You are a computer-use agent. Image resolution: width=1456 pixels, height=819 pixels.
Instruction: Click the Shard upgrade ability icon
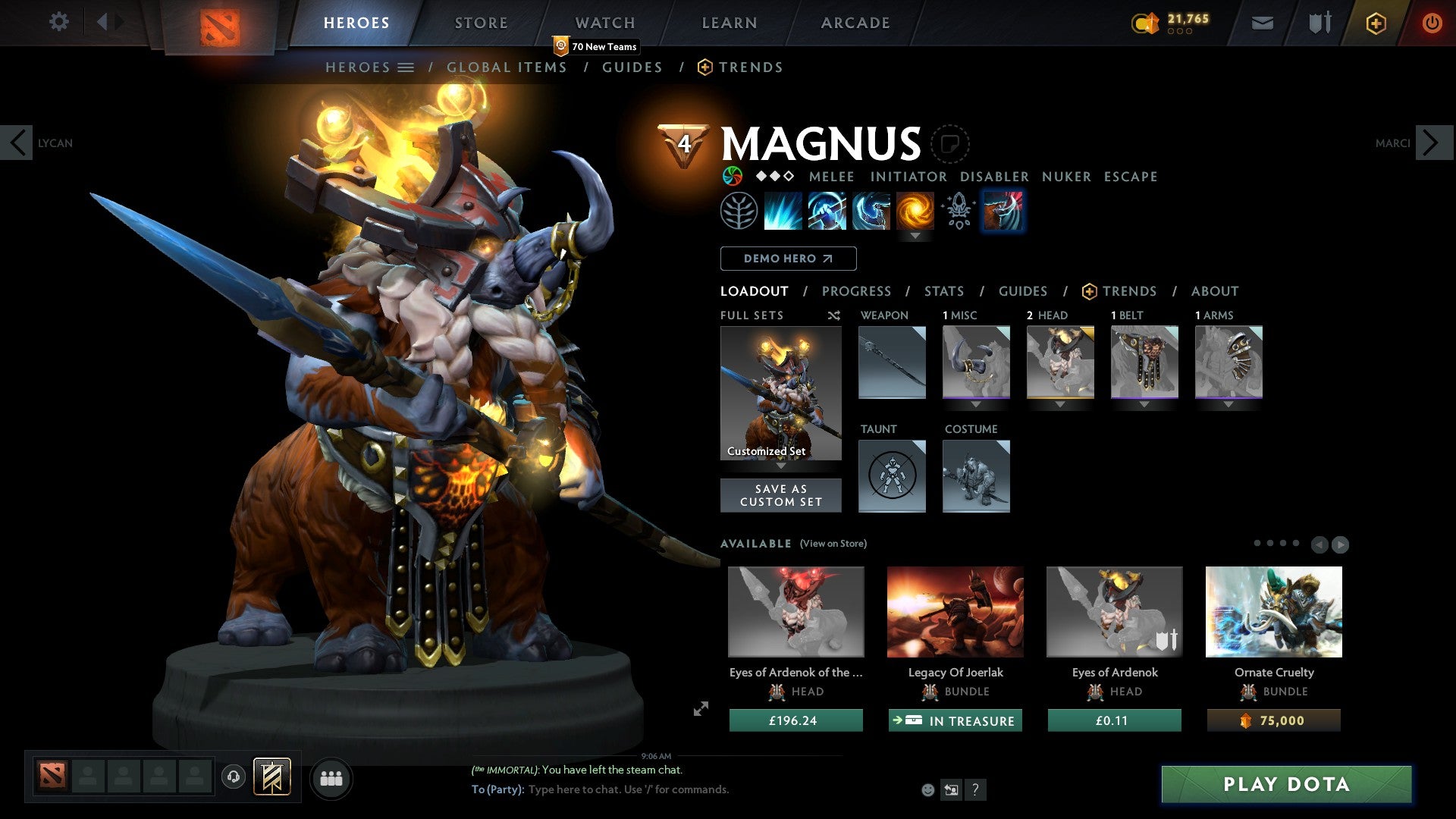point(958,211)
